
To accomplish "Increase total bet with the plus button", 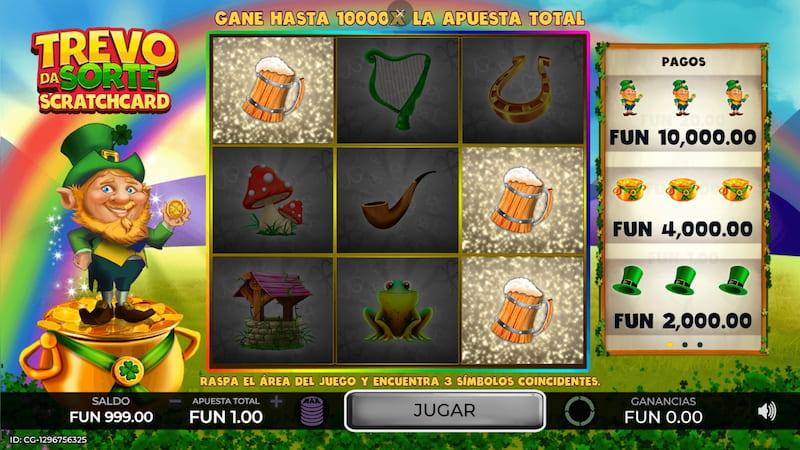I will (276, 401).
